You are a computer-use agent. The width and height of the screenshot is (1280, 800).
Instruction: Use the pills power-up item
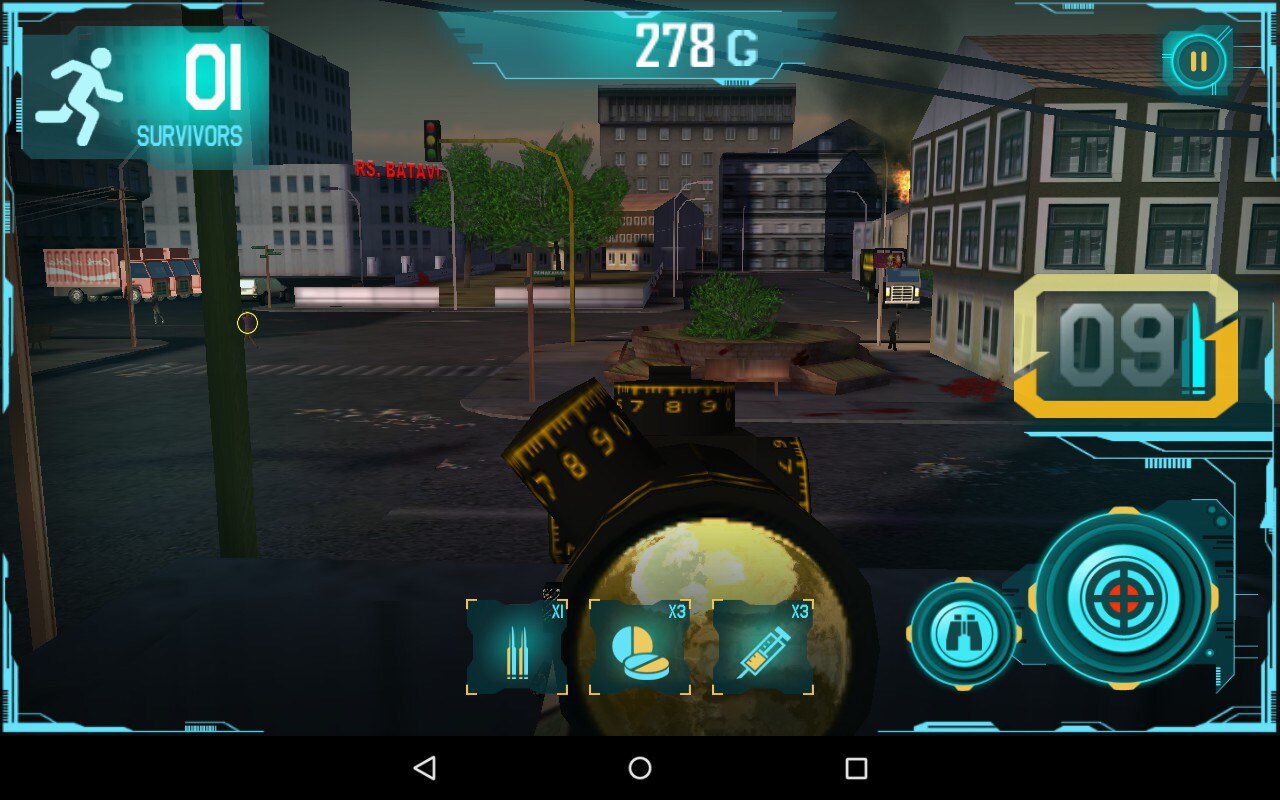coord(640,648)
